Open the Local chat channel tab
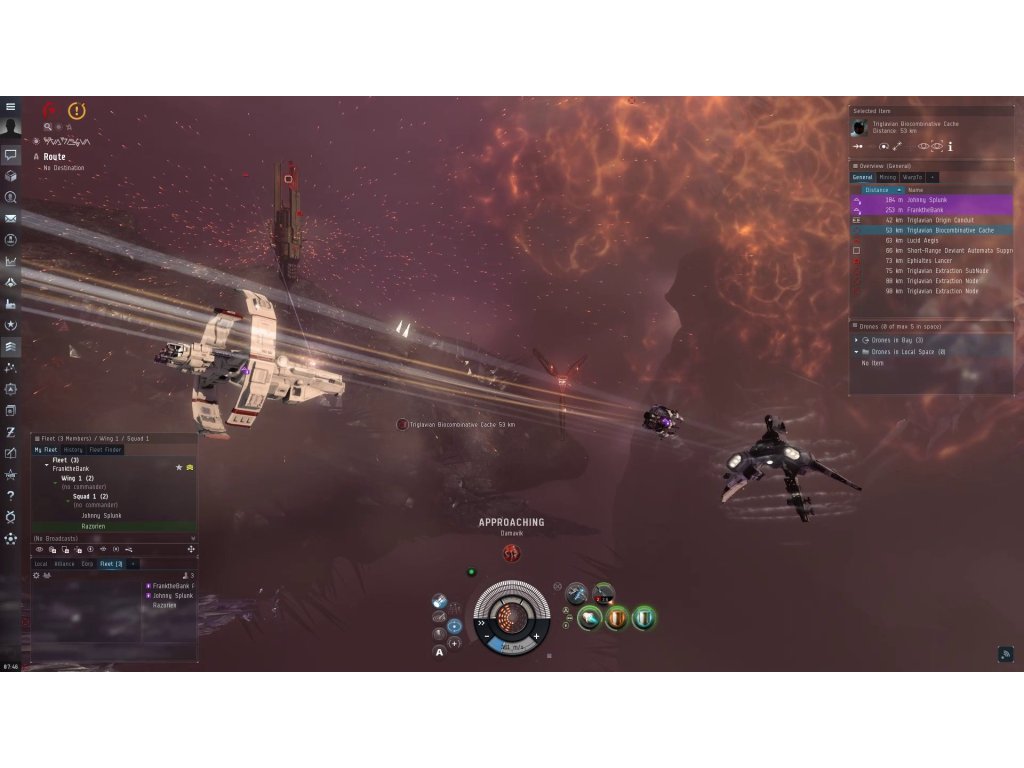Image resolution: width=1024 pixels, height=768 pixels. 41,564
